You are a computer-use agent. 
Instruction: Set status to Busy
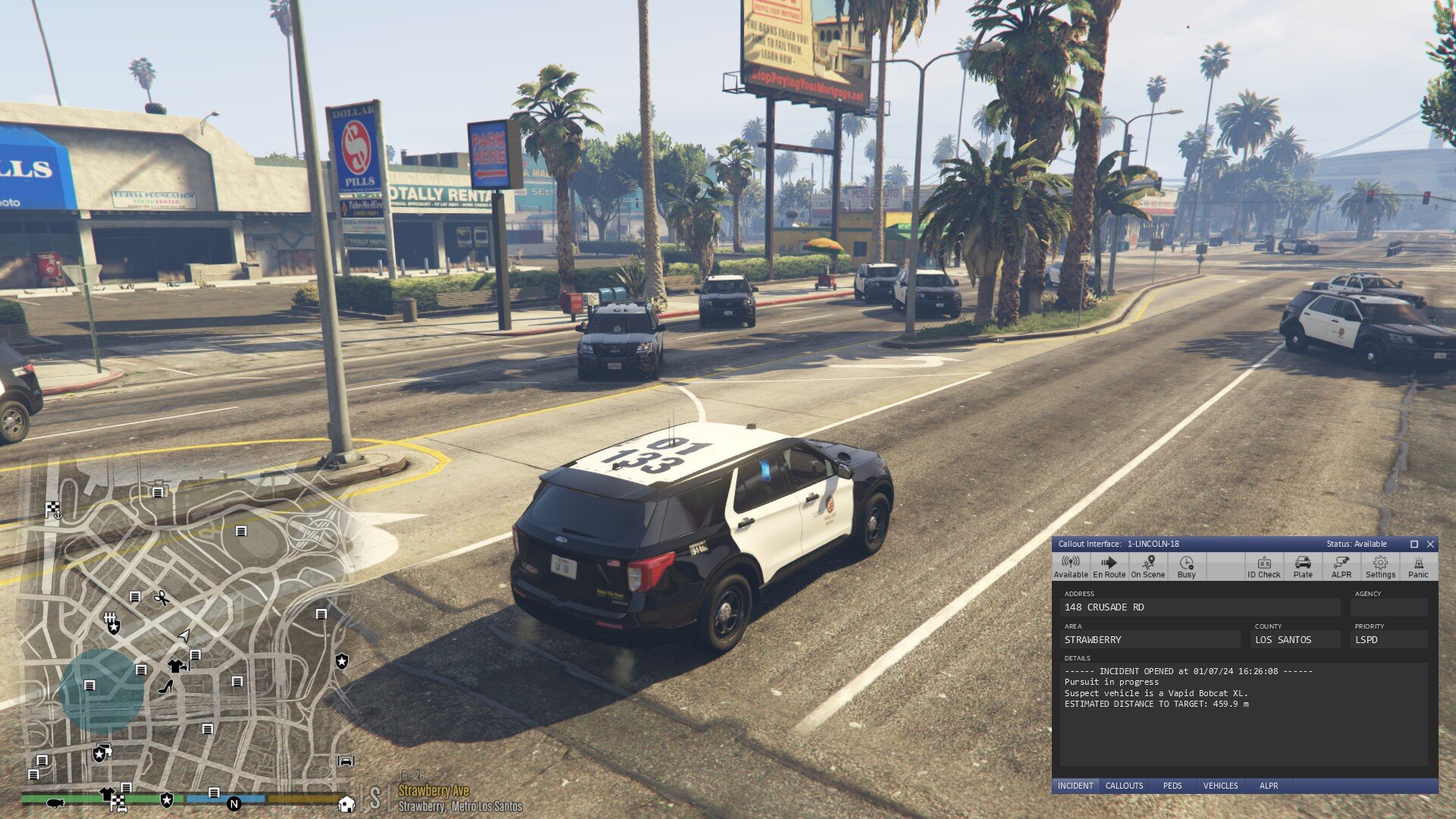coord(1186,566)
